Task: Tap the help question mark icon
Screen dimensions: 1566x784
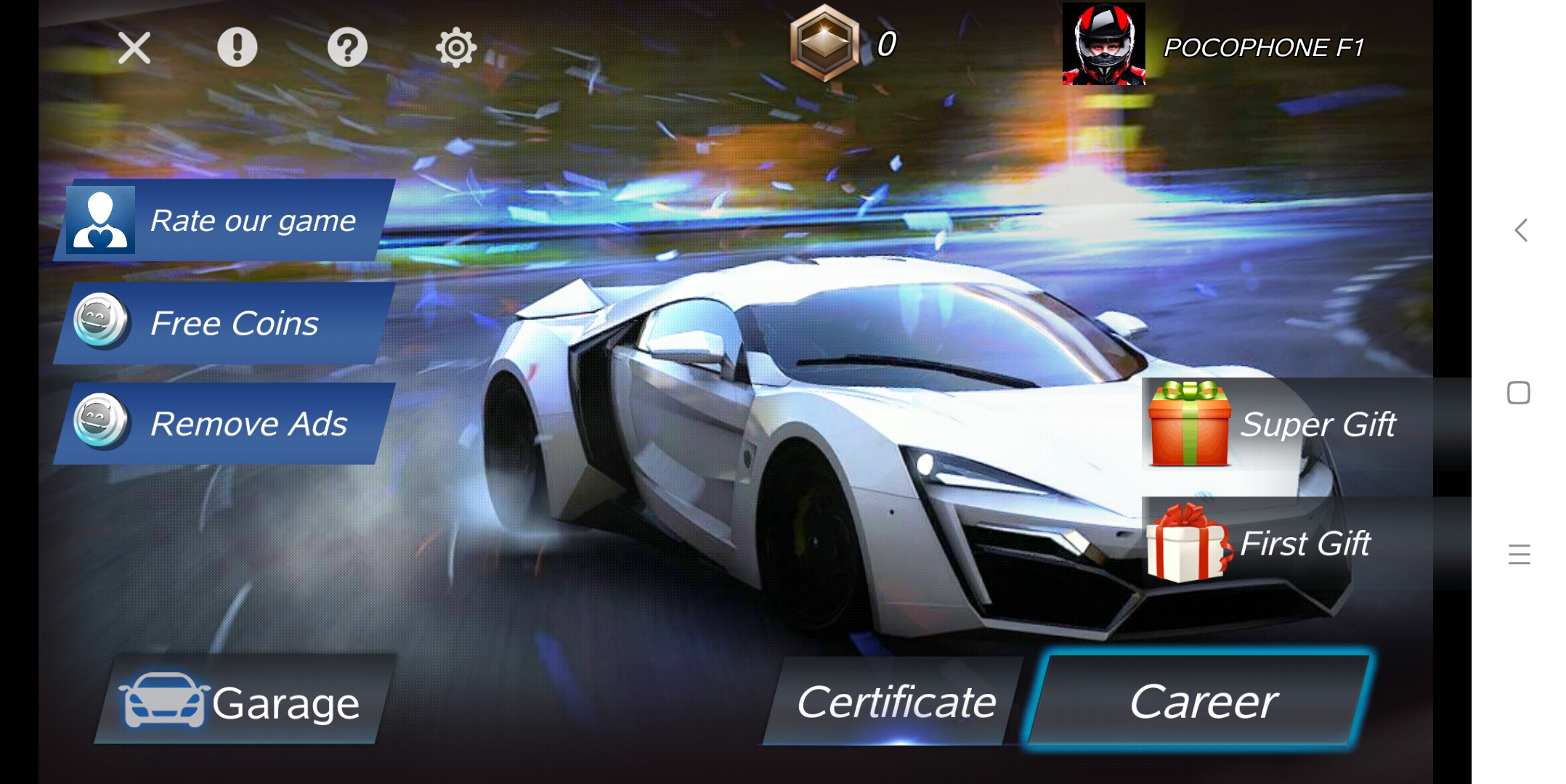Action: coord(347,46)
